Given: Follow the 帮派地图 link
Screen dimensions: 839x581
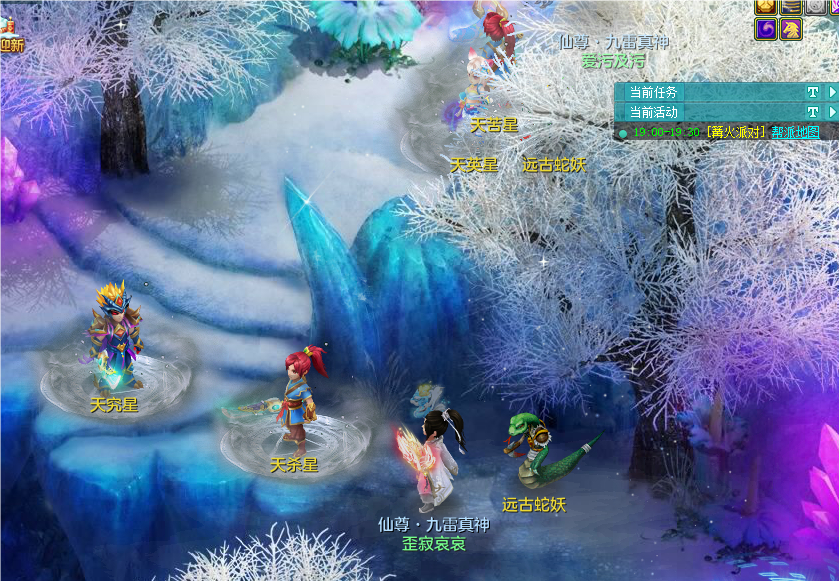Looking at the screenshot, I should 795,132.
